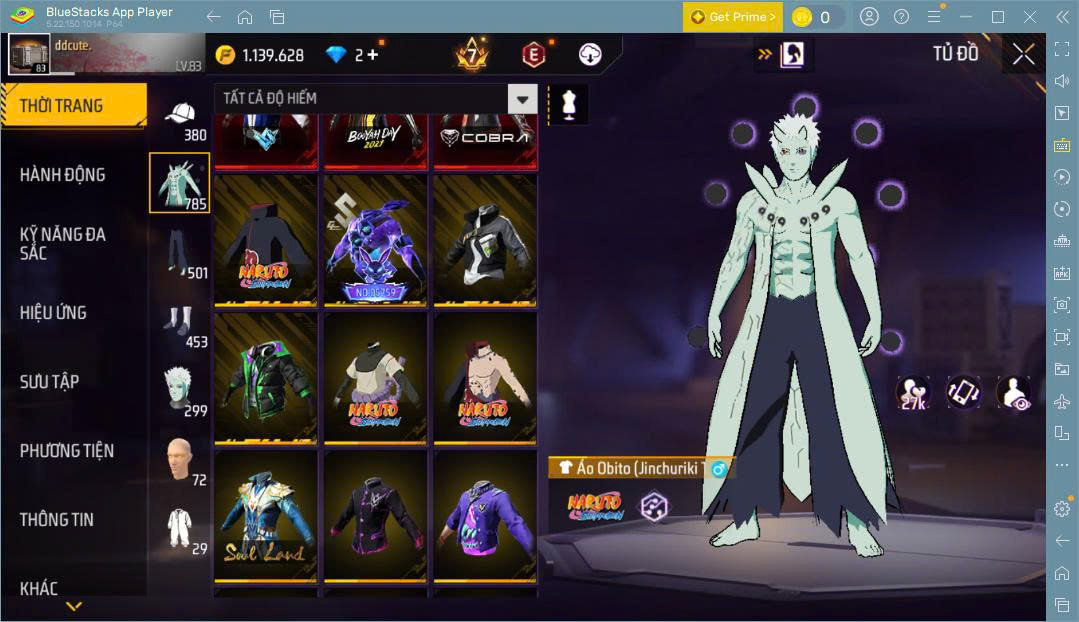Screen dimensions: 1079x622
Task: Open the SƯU TẬP tab
Action: [49, 382]
